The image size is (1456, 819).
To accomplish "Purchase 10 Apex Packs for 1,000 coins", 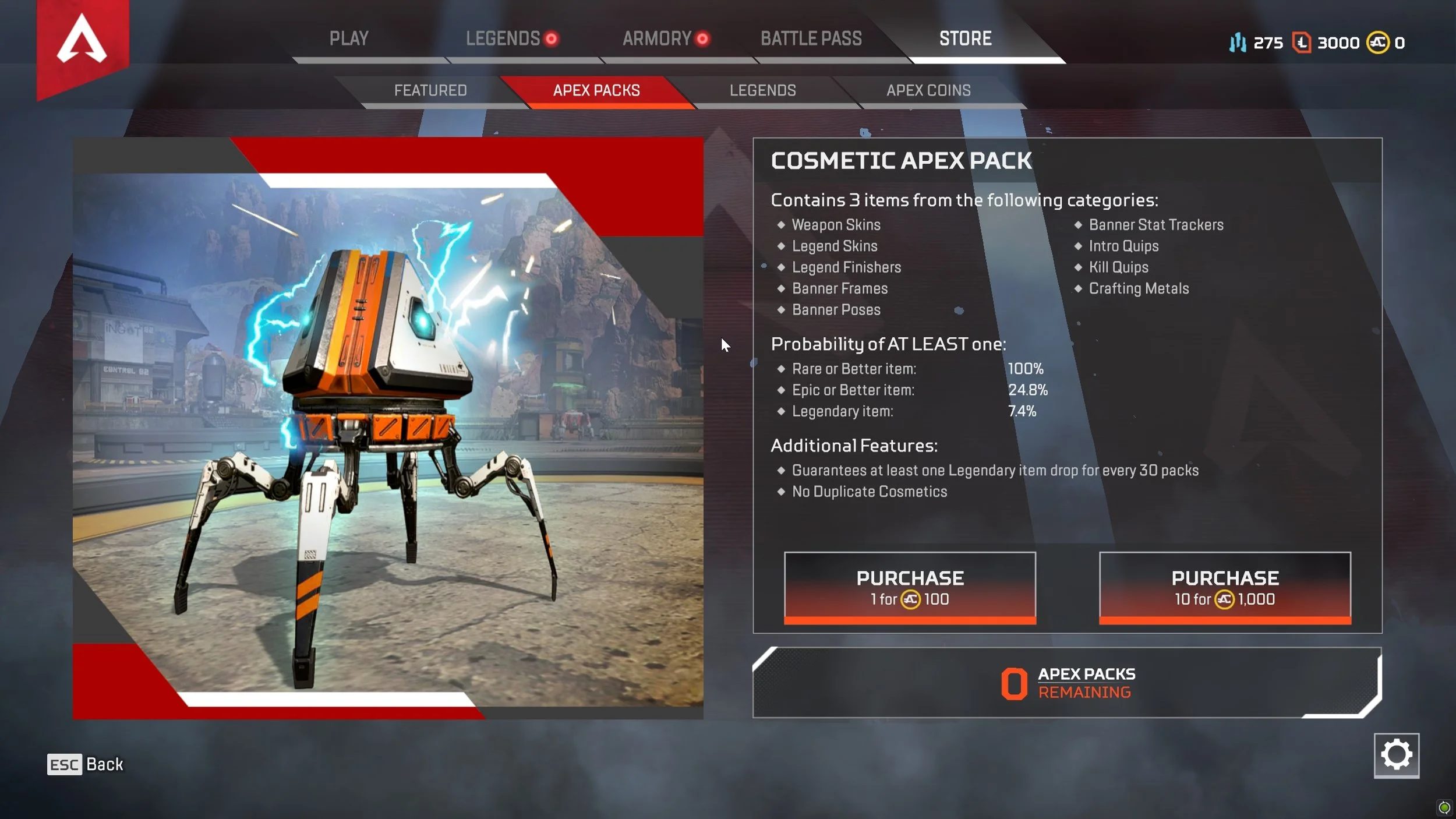I will coord(1225,585).
